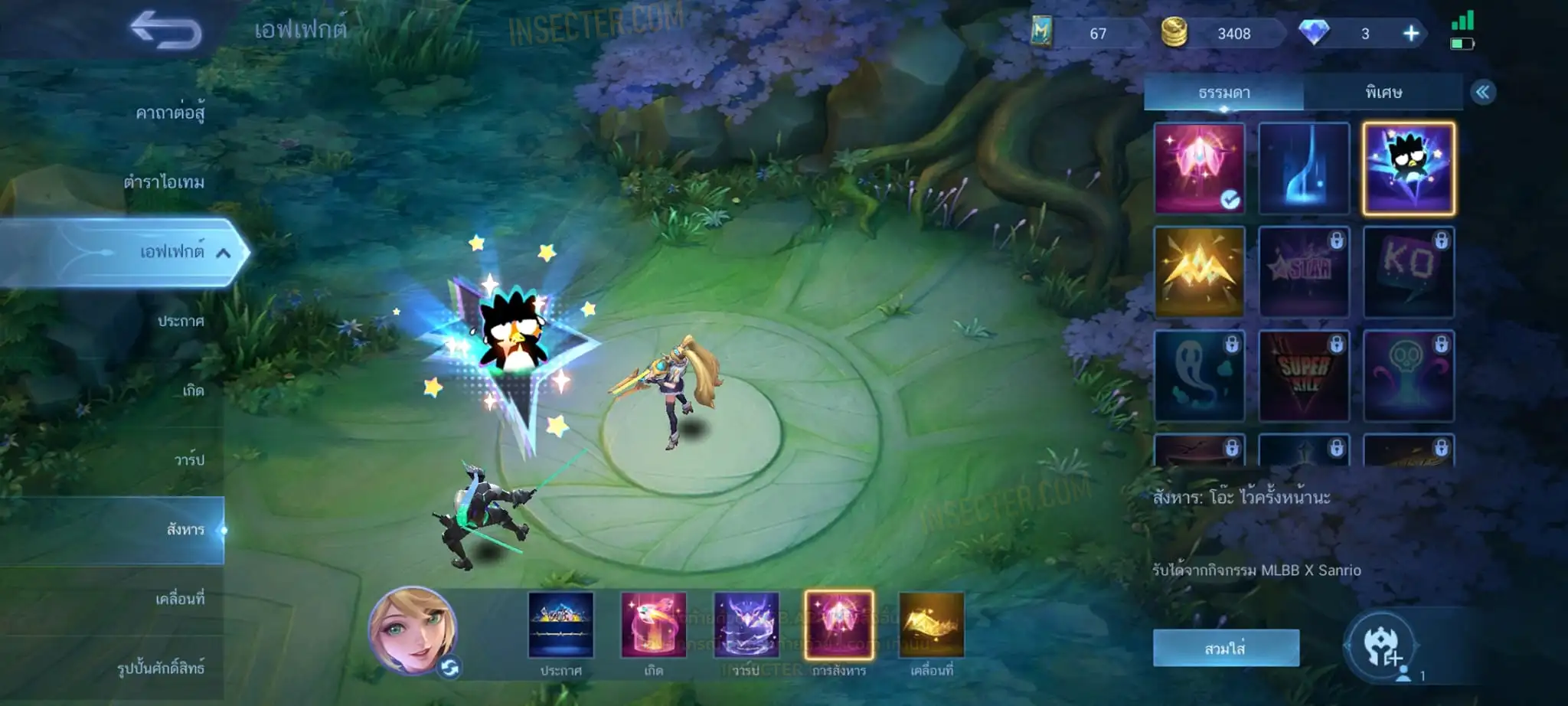Switch hero using the portrait swap icon

tap(449, 668)
